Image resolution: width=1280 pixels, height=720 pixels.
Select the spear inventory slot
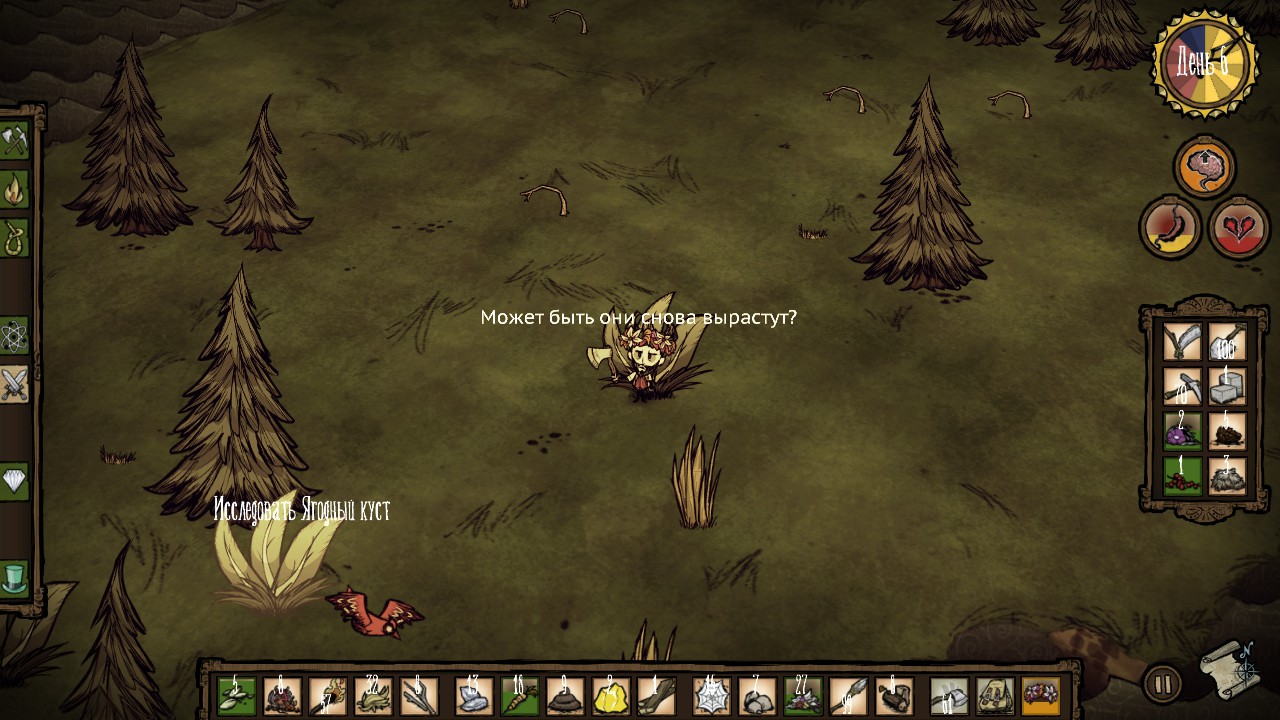848,696
